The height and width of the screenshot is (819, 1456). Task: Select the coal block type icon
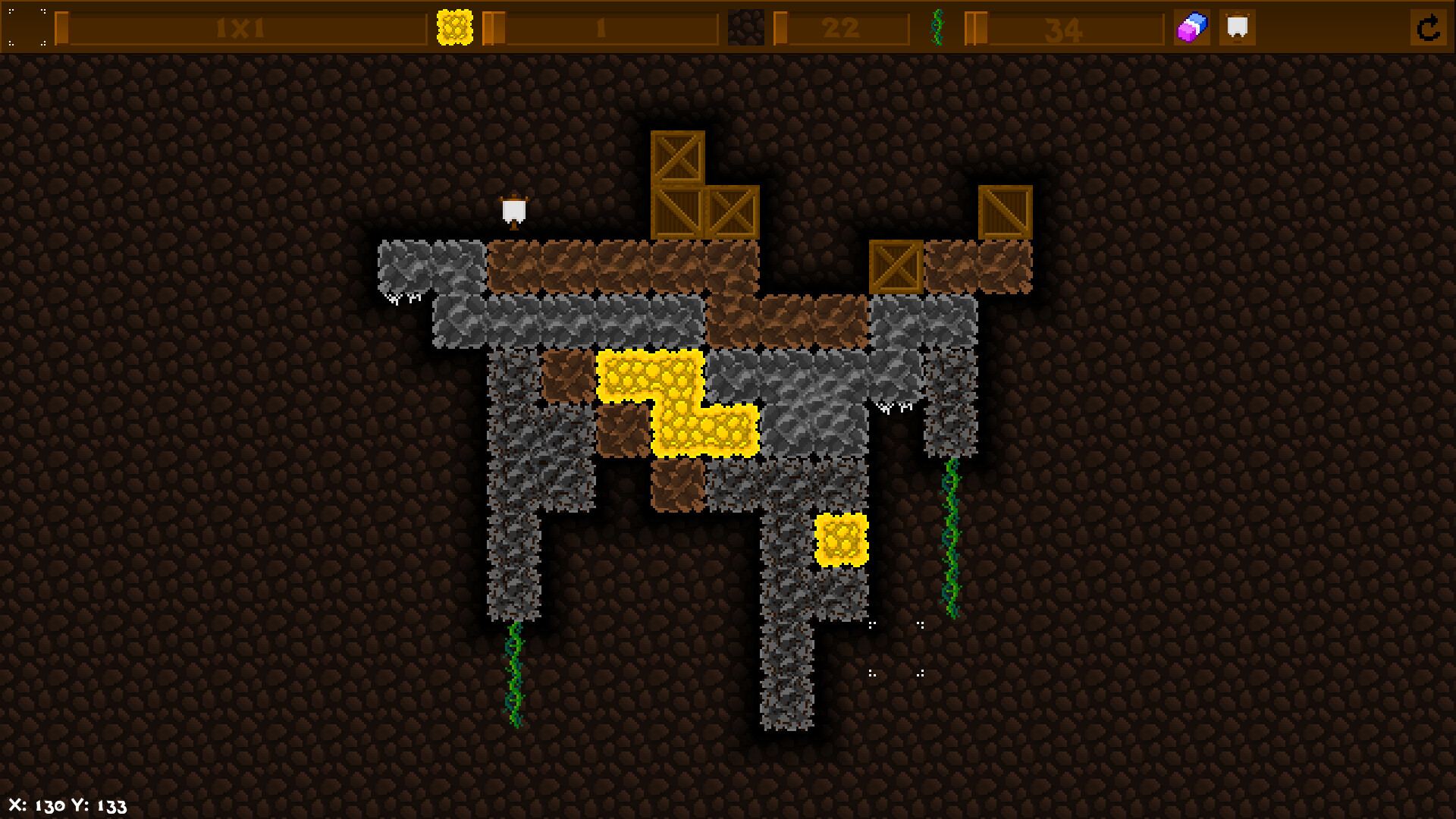[x=747, y=27]
